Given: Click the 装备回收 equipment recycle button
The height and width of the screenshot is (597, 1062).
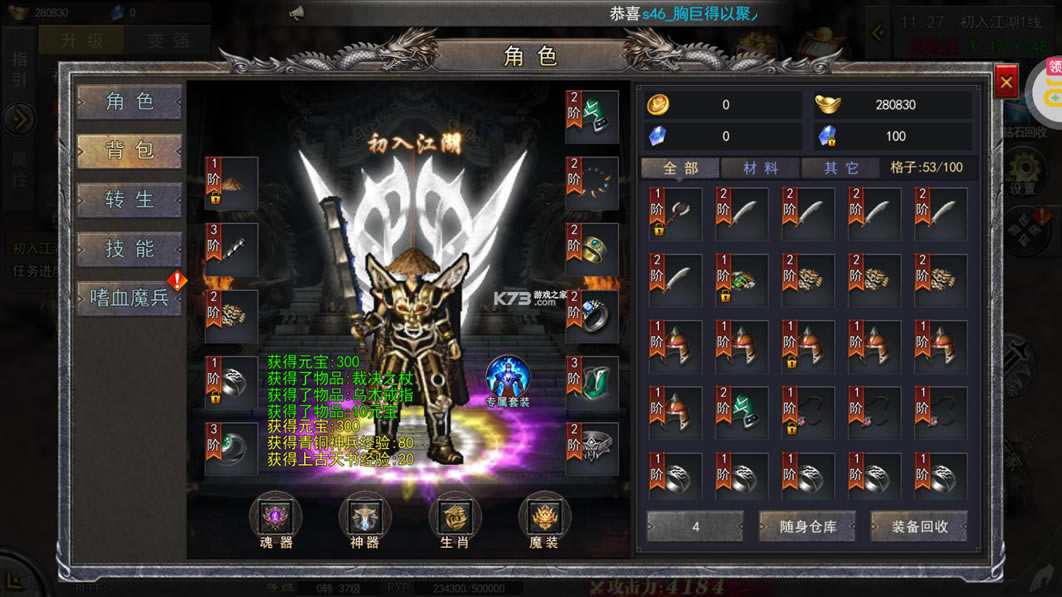Looking at the screenshot, I should coord(919,526).
